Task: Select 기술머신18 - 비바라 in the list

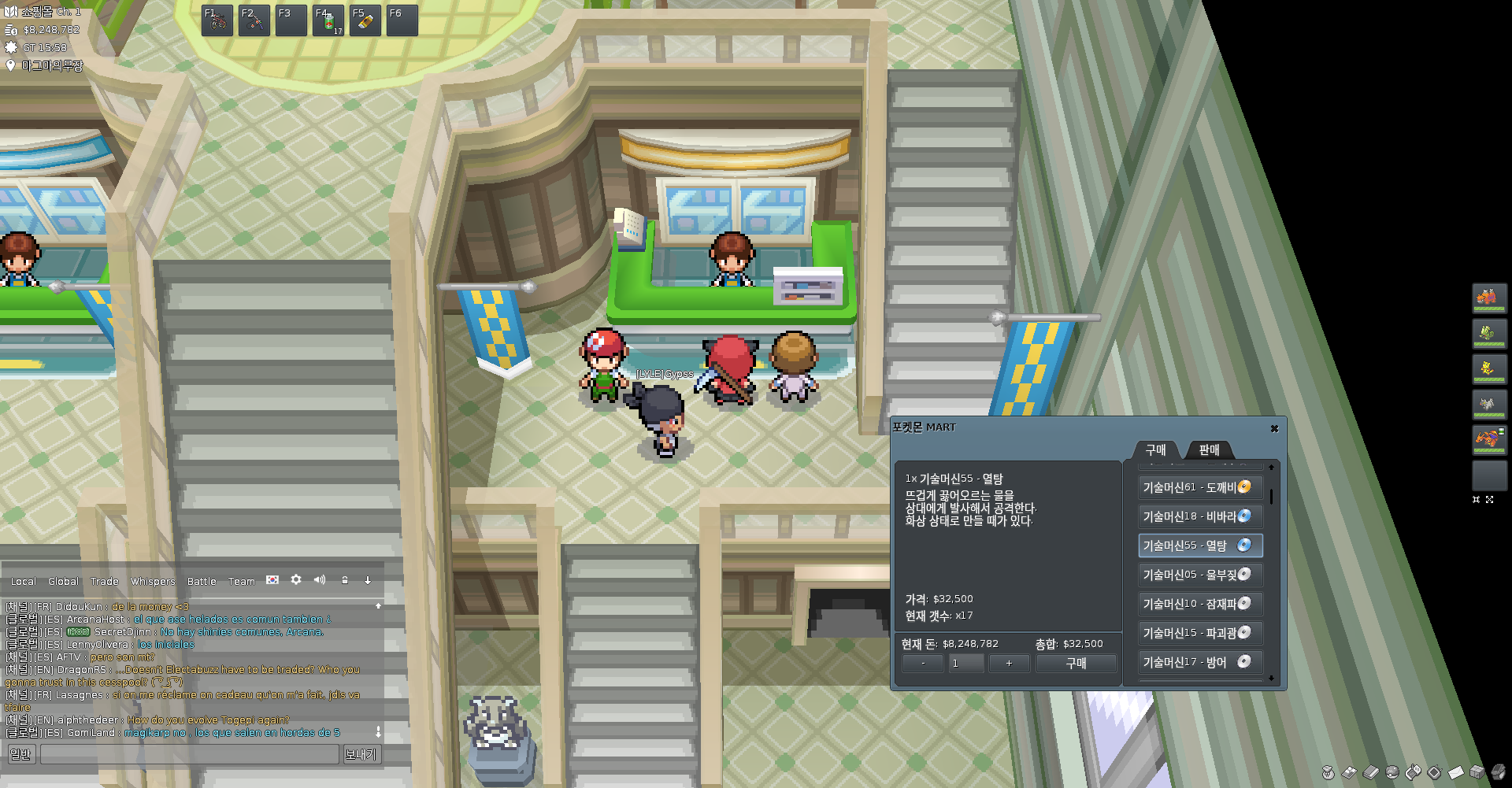Action: click(1200, 516)
